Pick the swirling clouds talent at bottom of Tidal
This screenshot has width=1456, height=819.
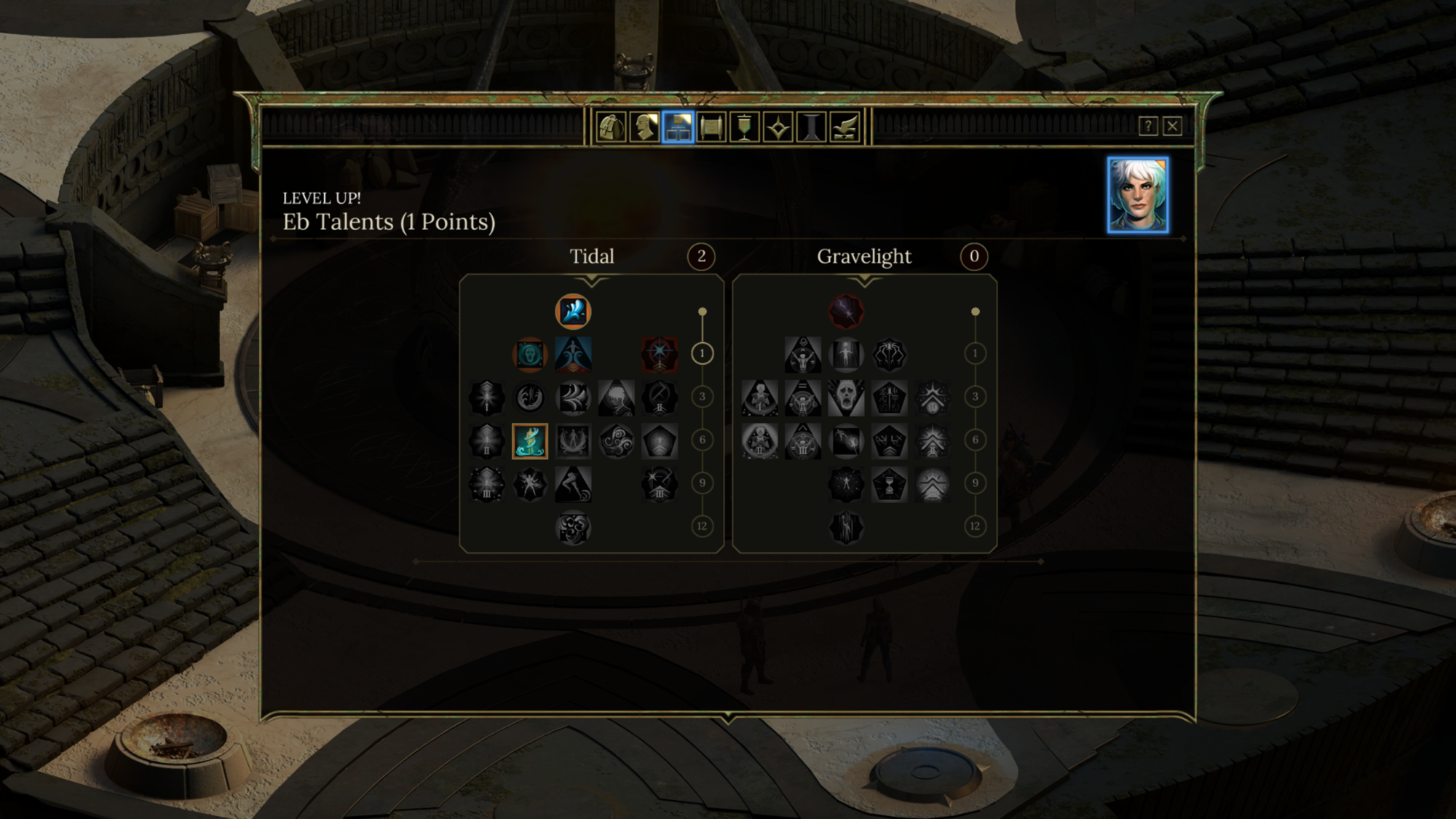pos(573,528)
